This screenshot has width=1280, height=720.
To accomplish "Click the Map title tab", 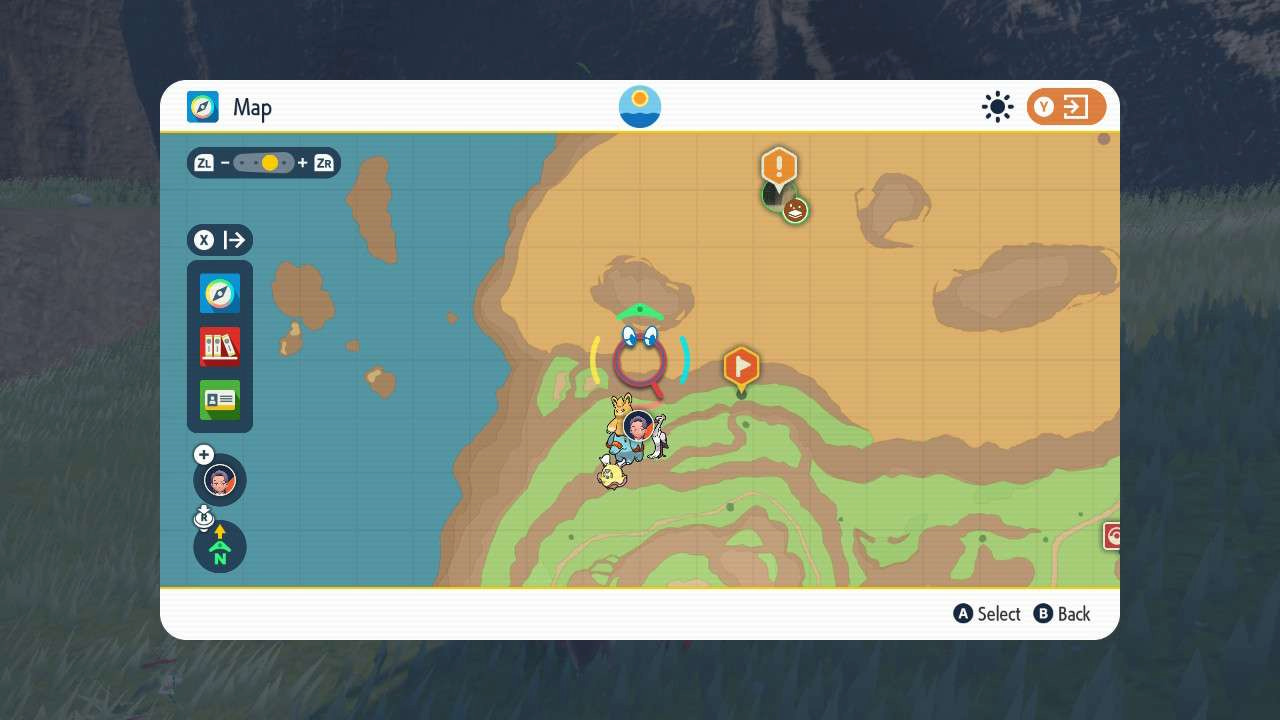I will [x=252, y=107].
